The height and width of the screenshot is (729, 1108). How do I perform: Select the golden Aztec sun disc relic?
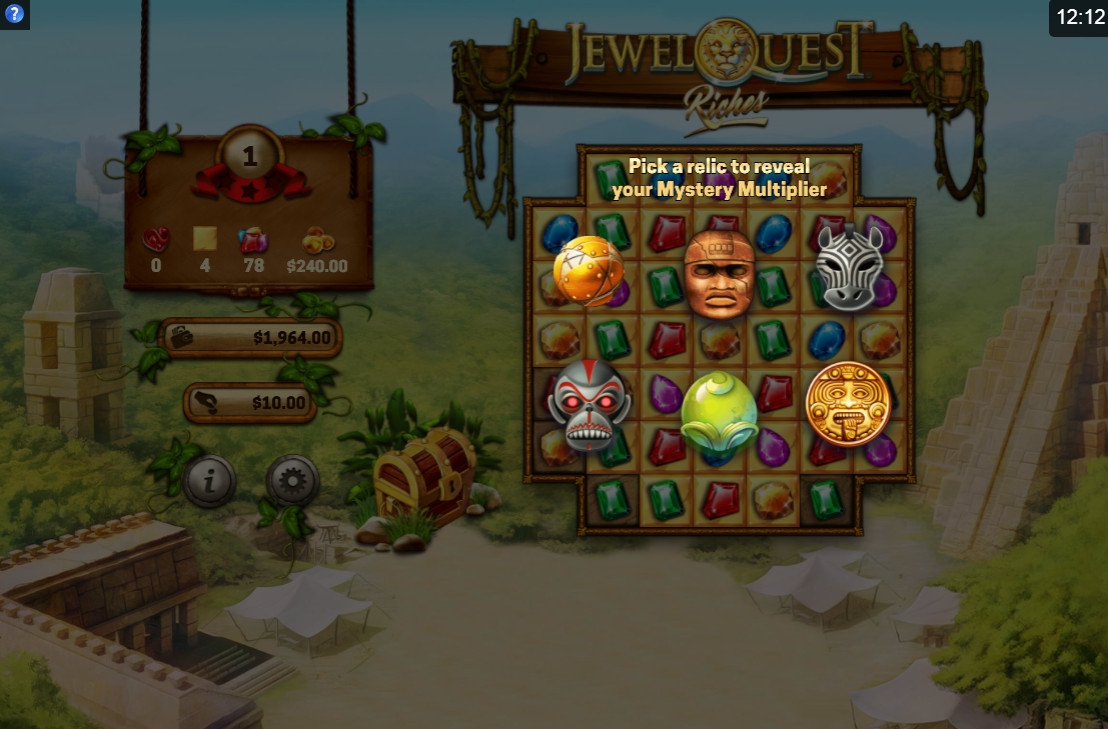tap(848, 403)
